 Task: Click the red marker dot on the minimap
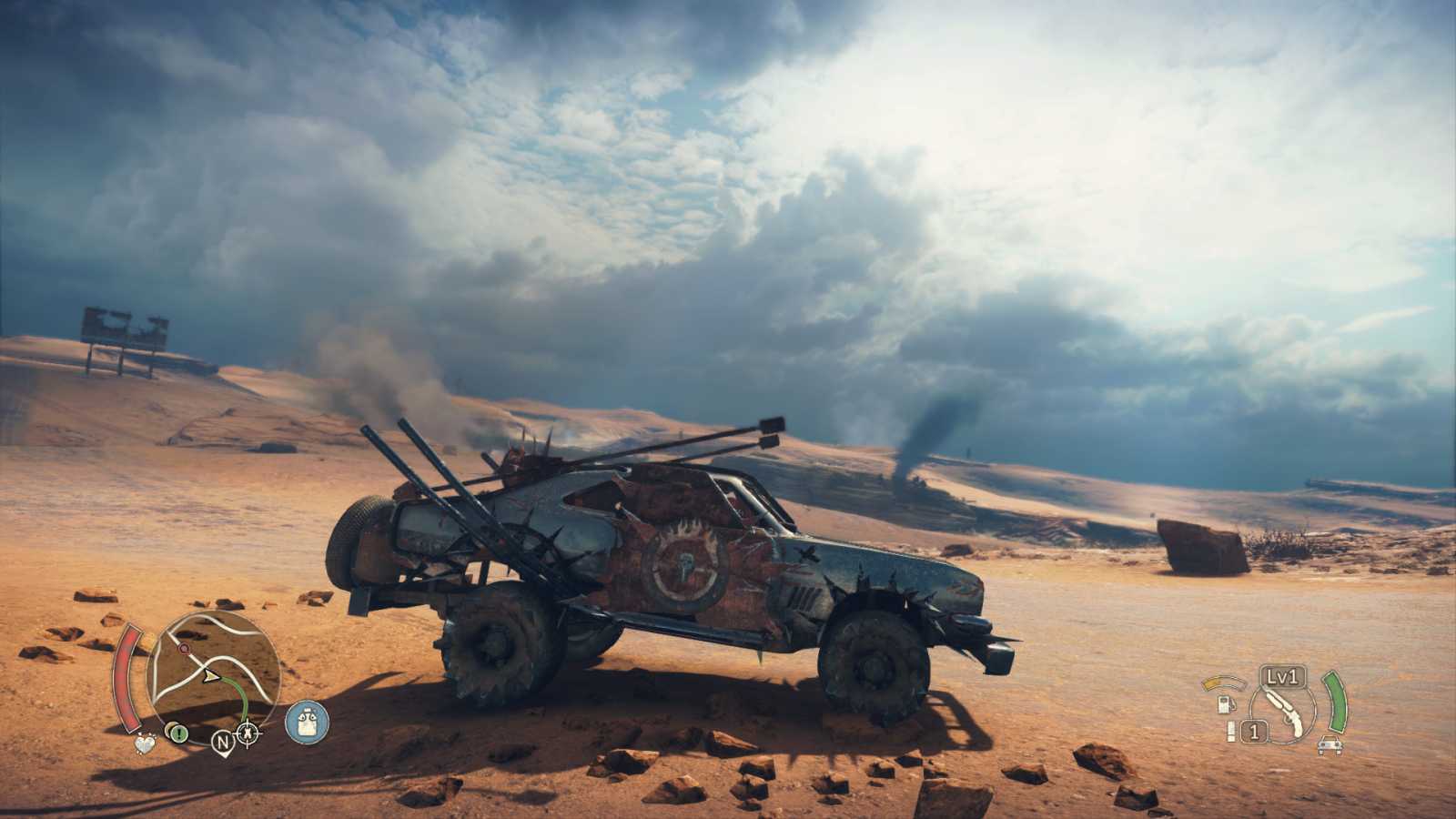tap(183, 648)
